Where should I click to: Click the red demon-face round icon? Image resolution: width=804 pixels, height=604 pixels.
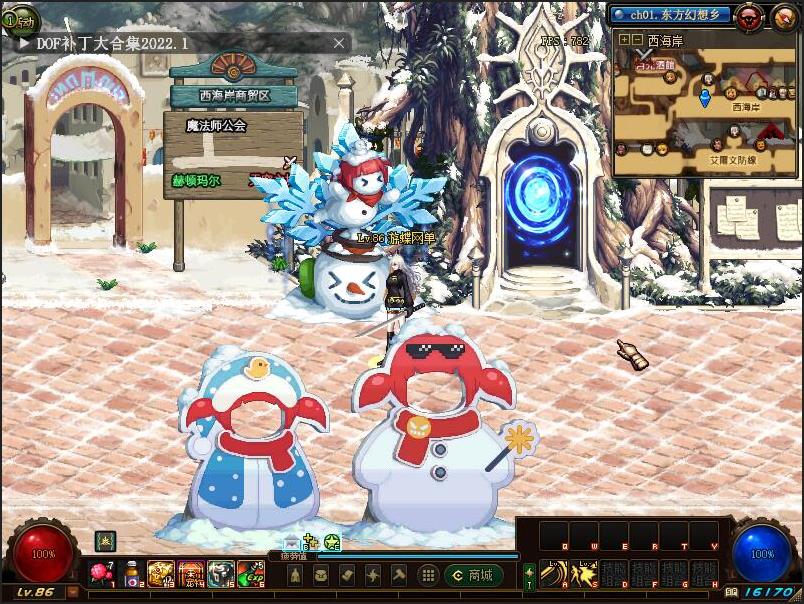(x=748, y=16)
